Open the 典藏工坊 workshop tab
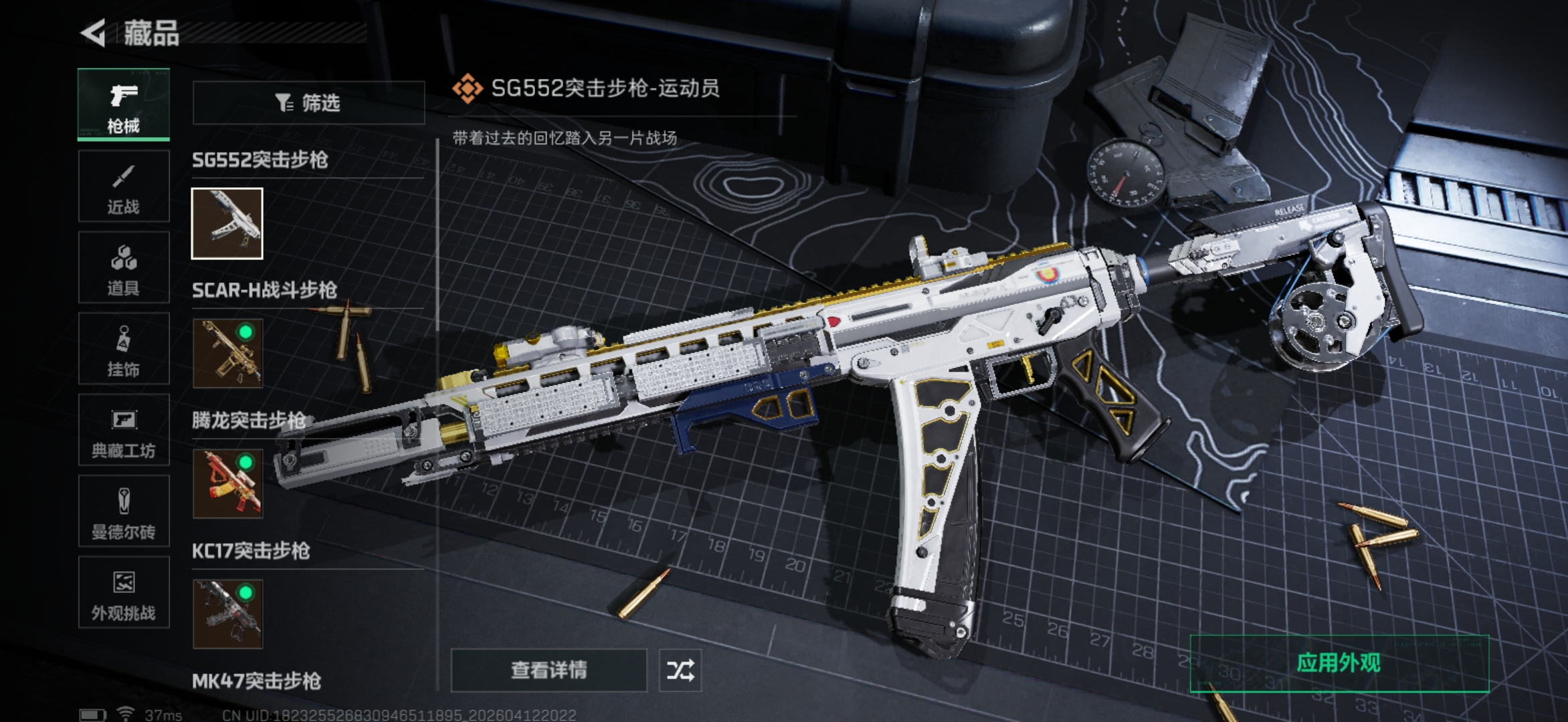This screenshot has height=722, width=1568. [x=124, y=431]
